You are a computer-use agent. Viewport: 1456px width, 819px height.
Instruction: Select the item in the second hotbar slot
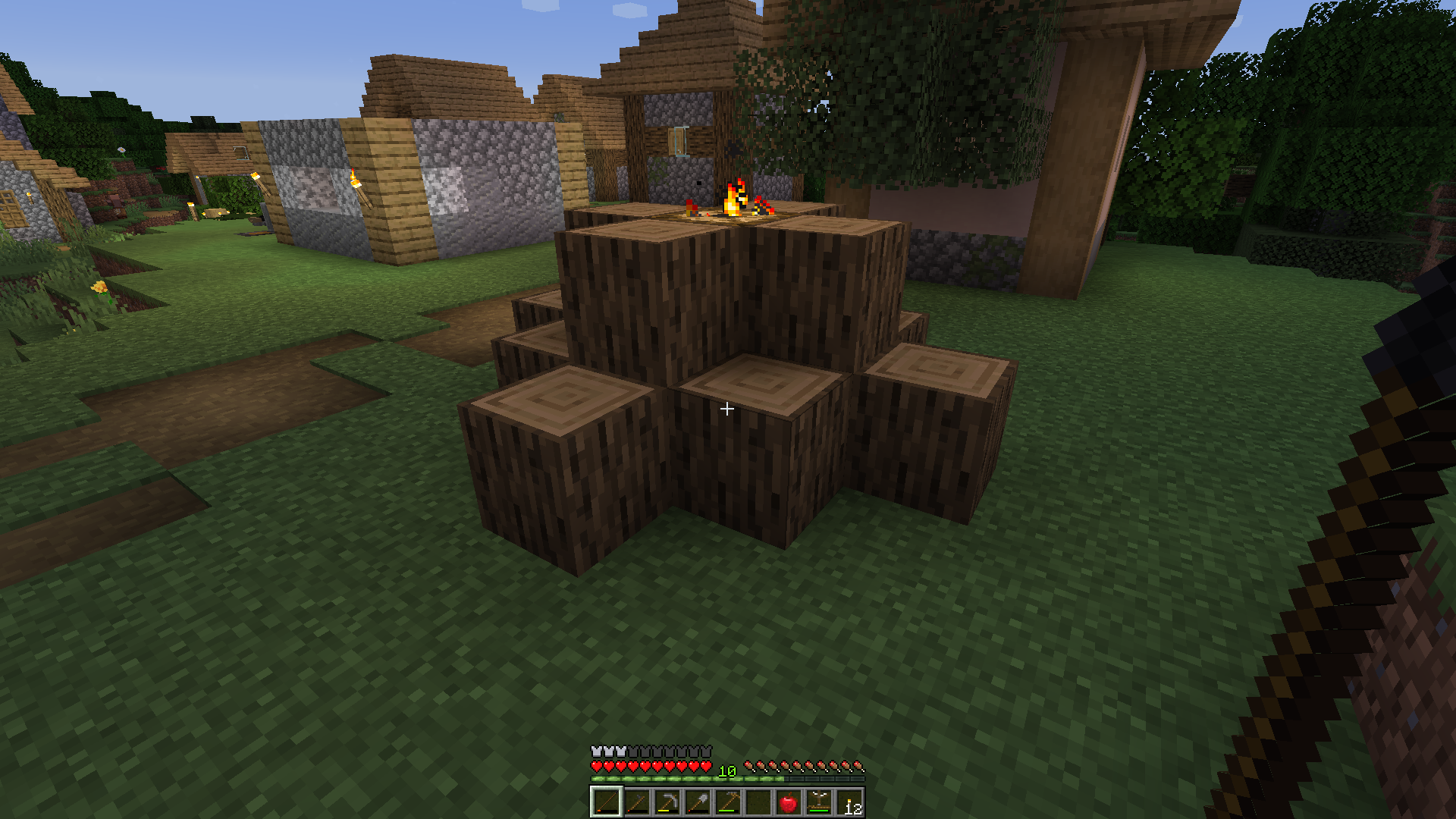pos(637,802)
